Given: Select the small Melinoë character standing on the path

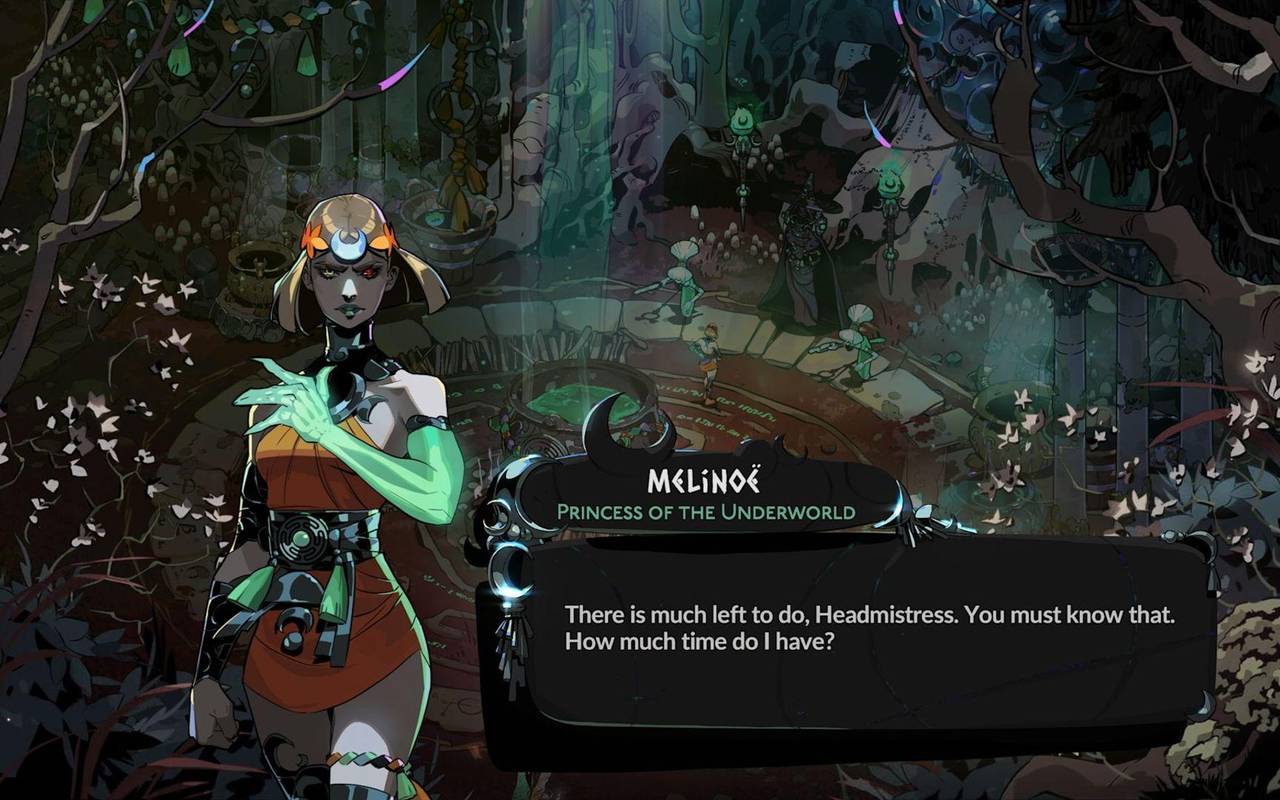Looking at the screenshot, I should point(708,360).
